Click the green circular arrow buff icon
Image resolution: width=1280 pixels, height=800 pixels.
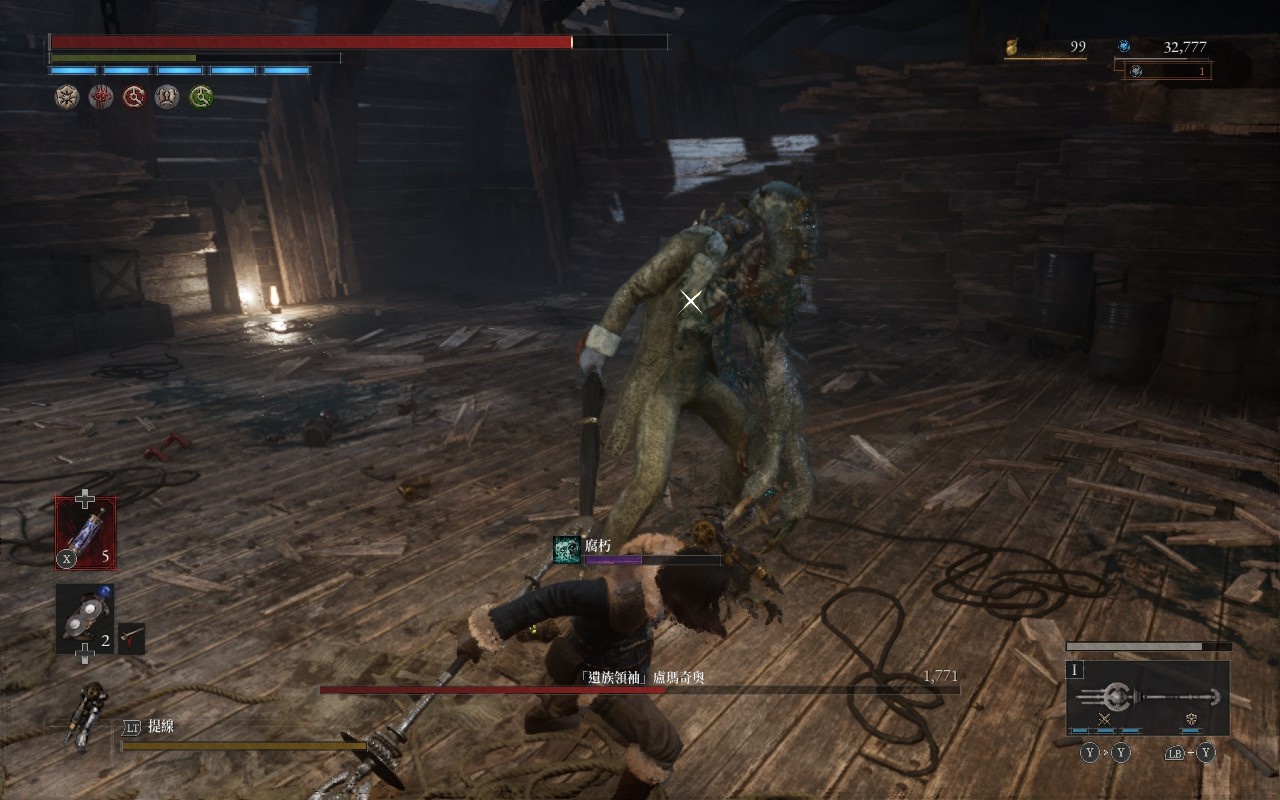pyautogui.click(x=202, y=96)
